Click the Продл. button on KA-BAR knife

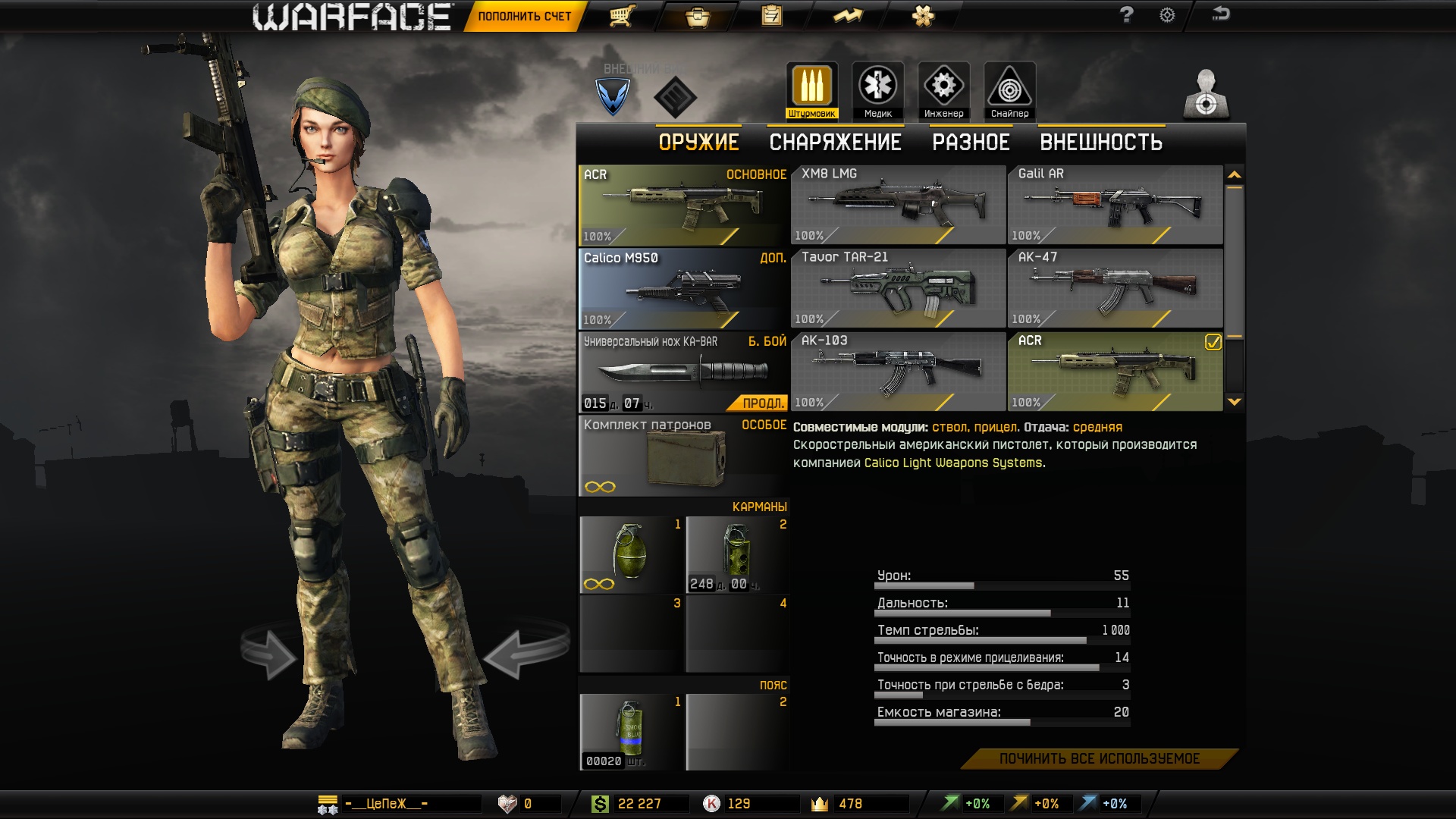click(x=761, y=403)
